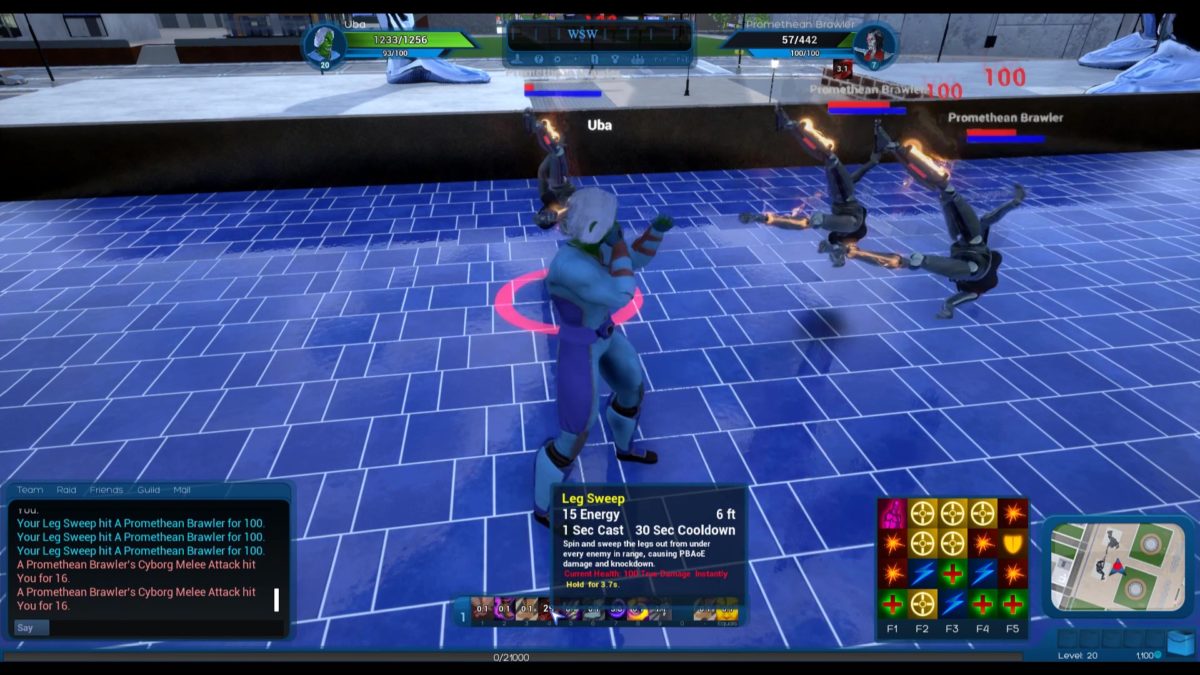
Task: Use the second hotbar power with purple icon
Action: (x=505, y=609)
